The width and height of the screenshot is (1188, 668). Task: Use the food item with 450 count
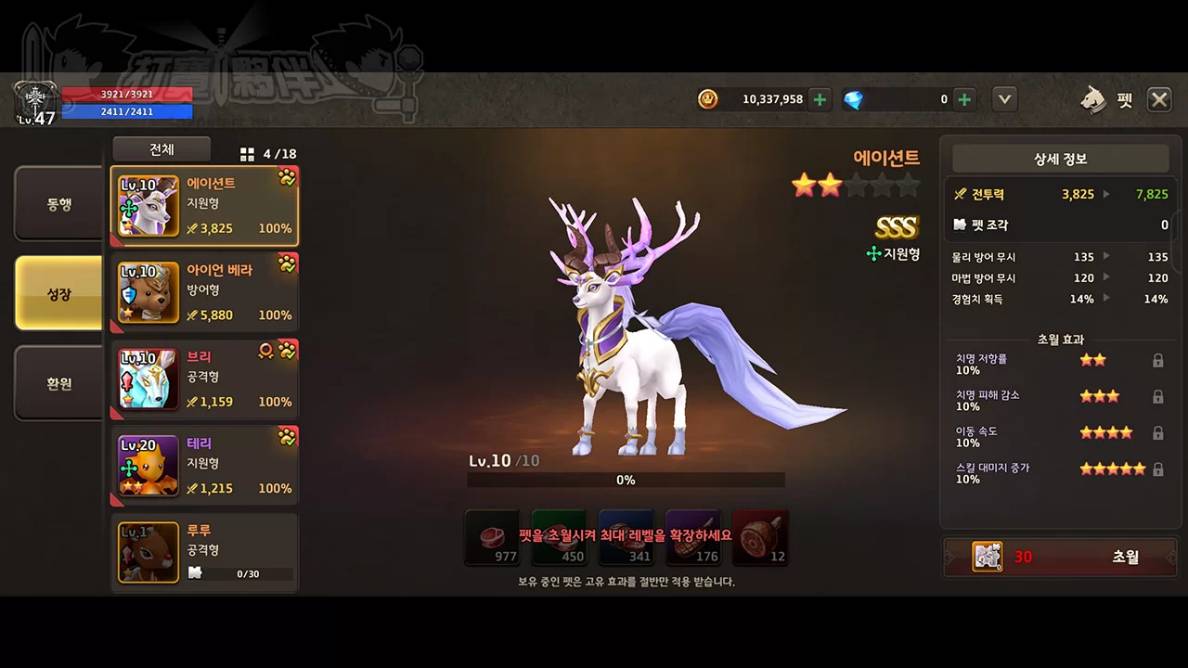click(559, 537)
